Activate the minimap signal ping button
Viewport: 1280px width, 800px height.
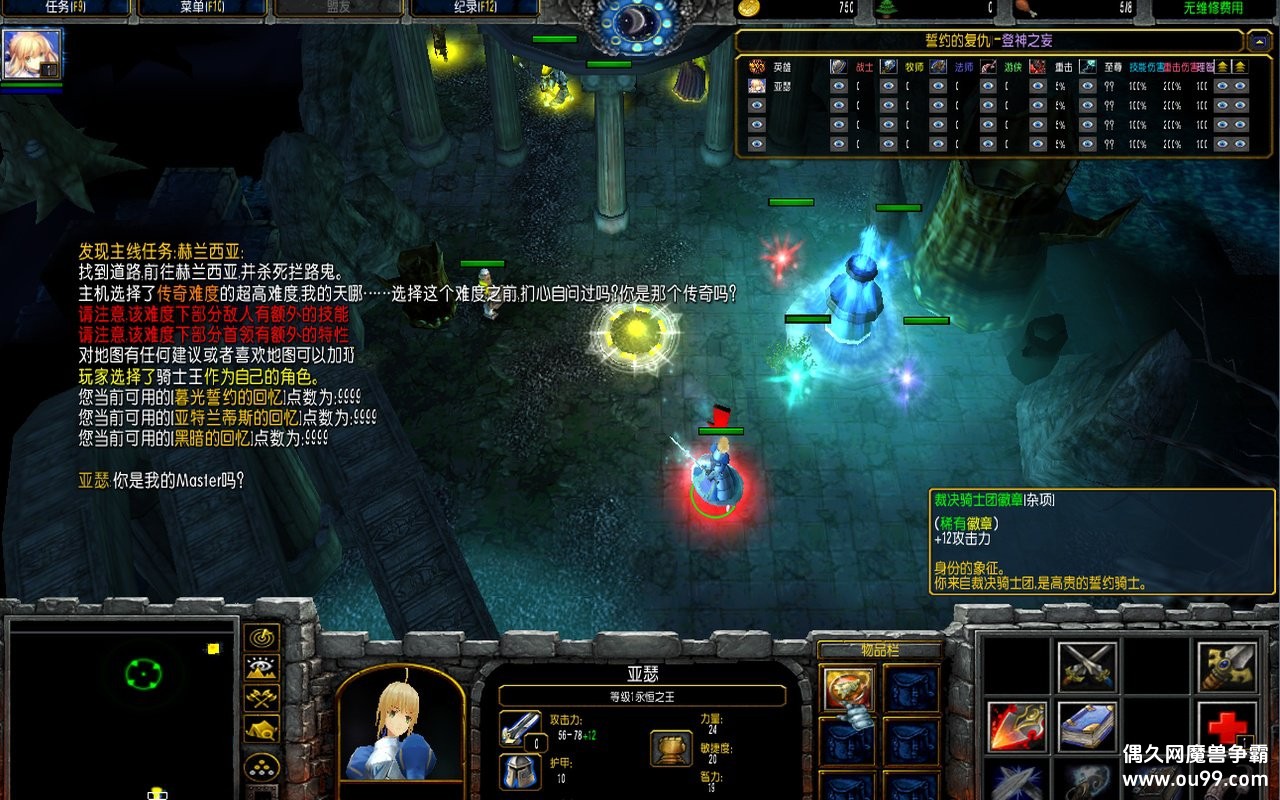[262, 638]
